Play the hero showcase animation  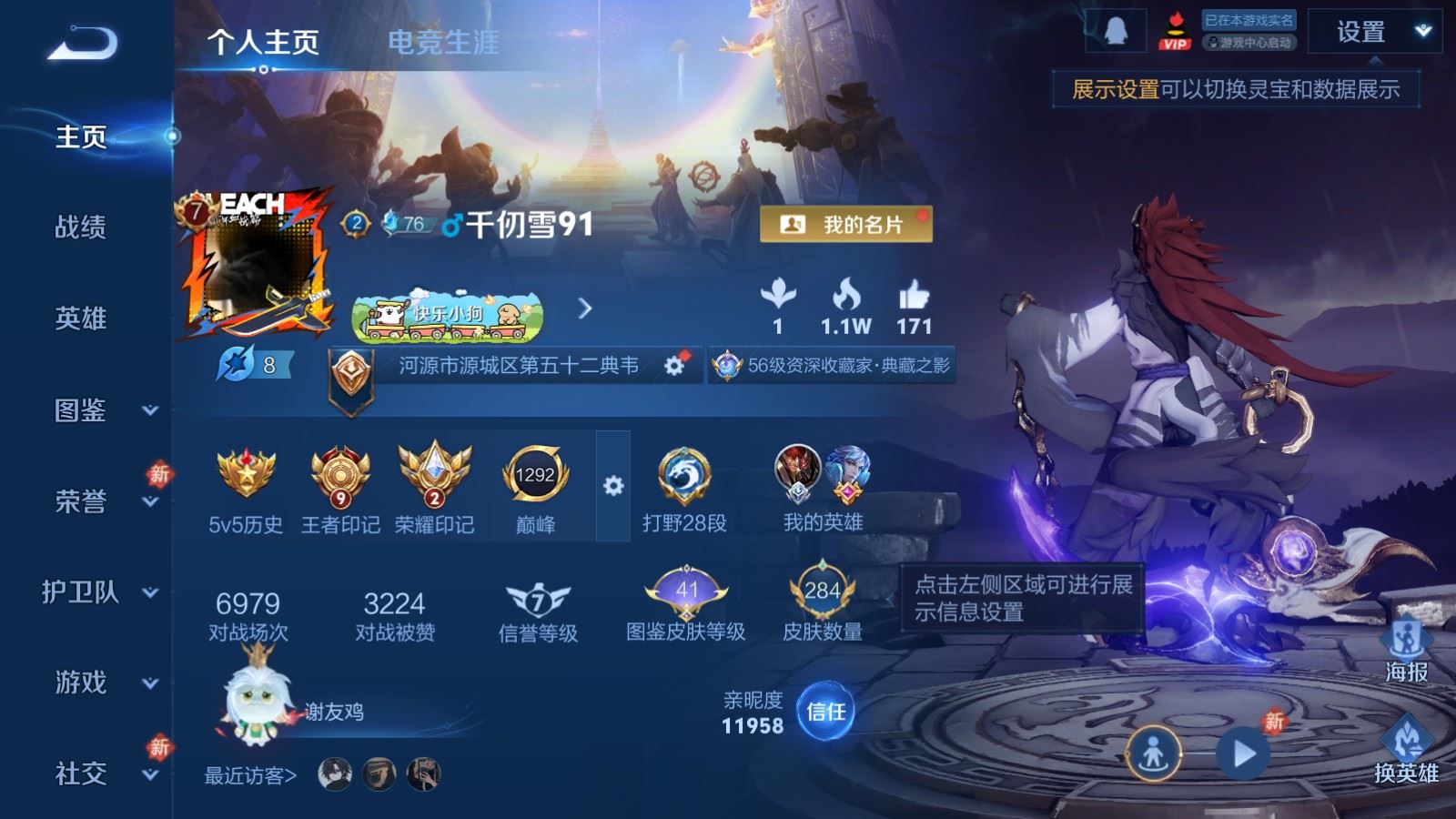click(1243, 753)
